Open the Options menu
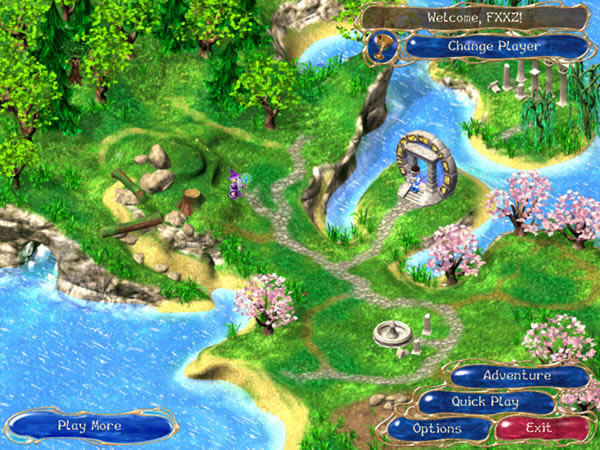600x450 pixels. (437, 428)
